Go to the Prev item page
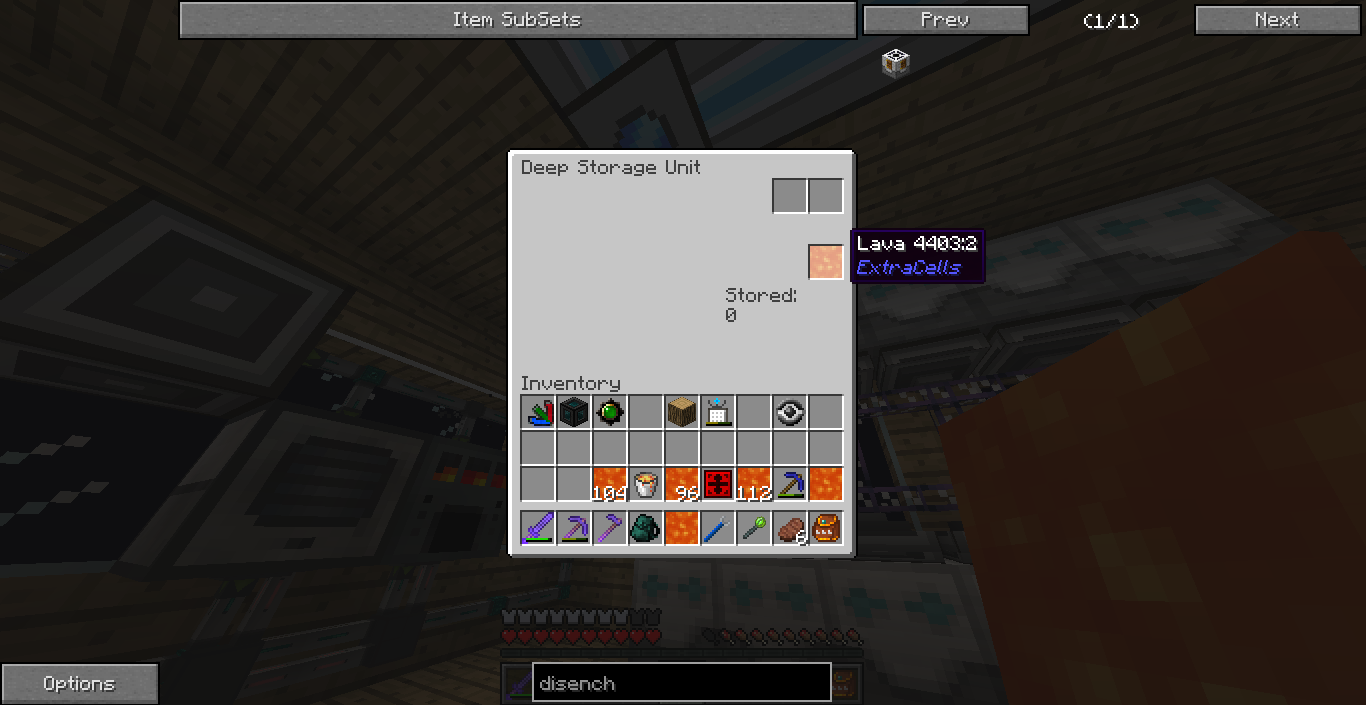 (x=945, y=20)
